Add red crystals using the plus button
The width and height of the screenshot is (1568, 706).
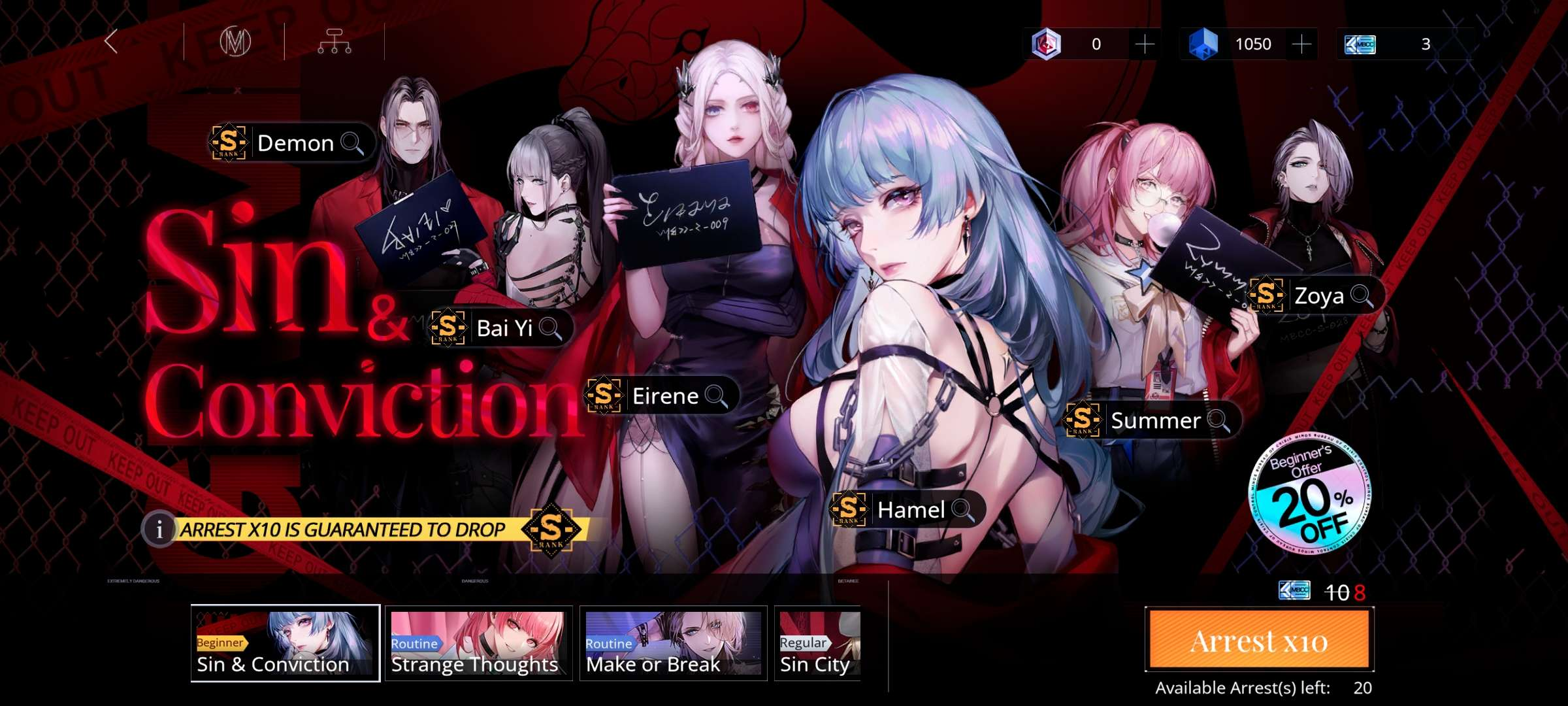pos(1145,43)
